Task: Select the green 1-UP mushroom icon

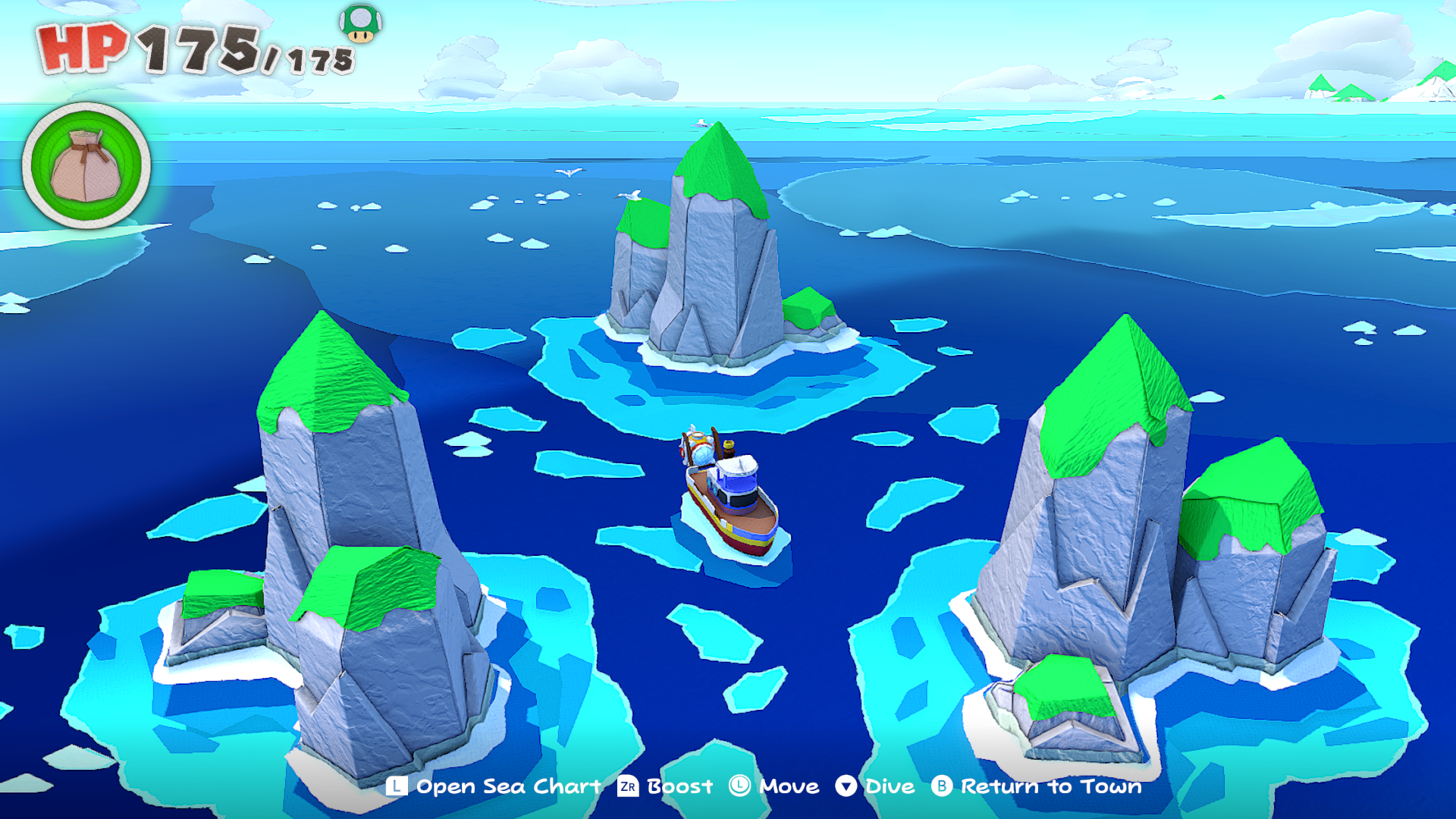Action: coord(361,23)
